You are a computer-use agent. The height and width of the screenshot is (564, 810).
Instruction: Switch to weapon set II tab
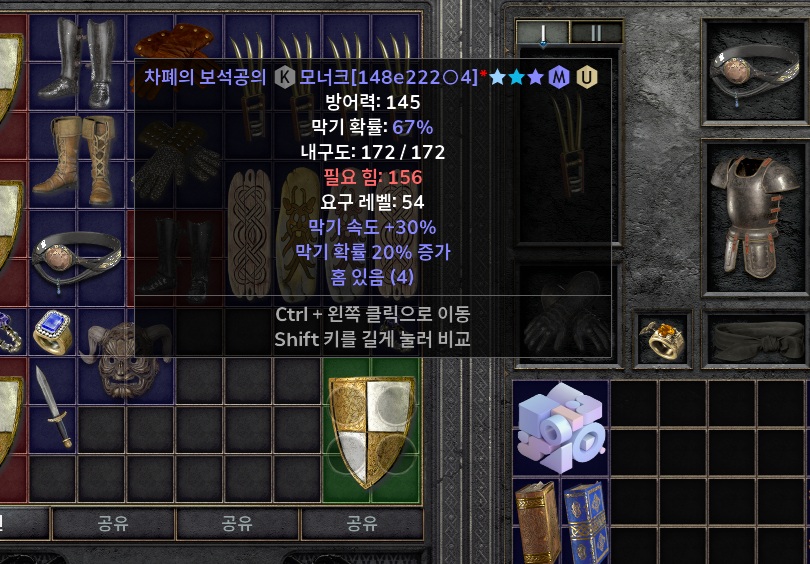click(596, 33)
